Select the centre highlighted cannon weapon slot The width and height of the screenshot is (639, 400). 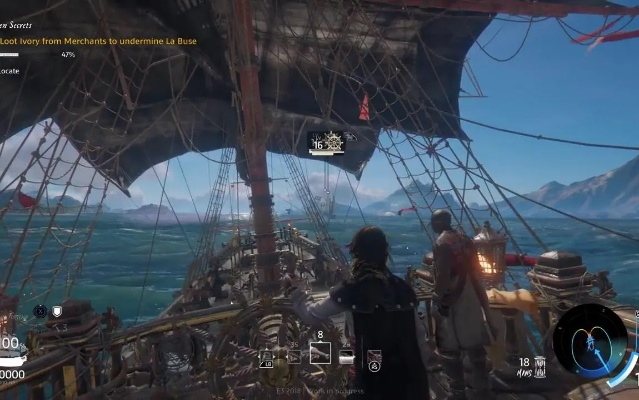point(320,352)
